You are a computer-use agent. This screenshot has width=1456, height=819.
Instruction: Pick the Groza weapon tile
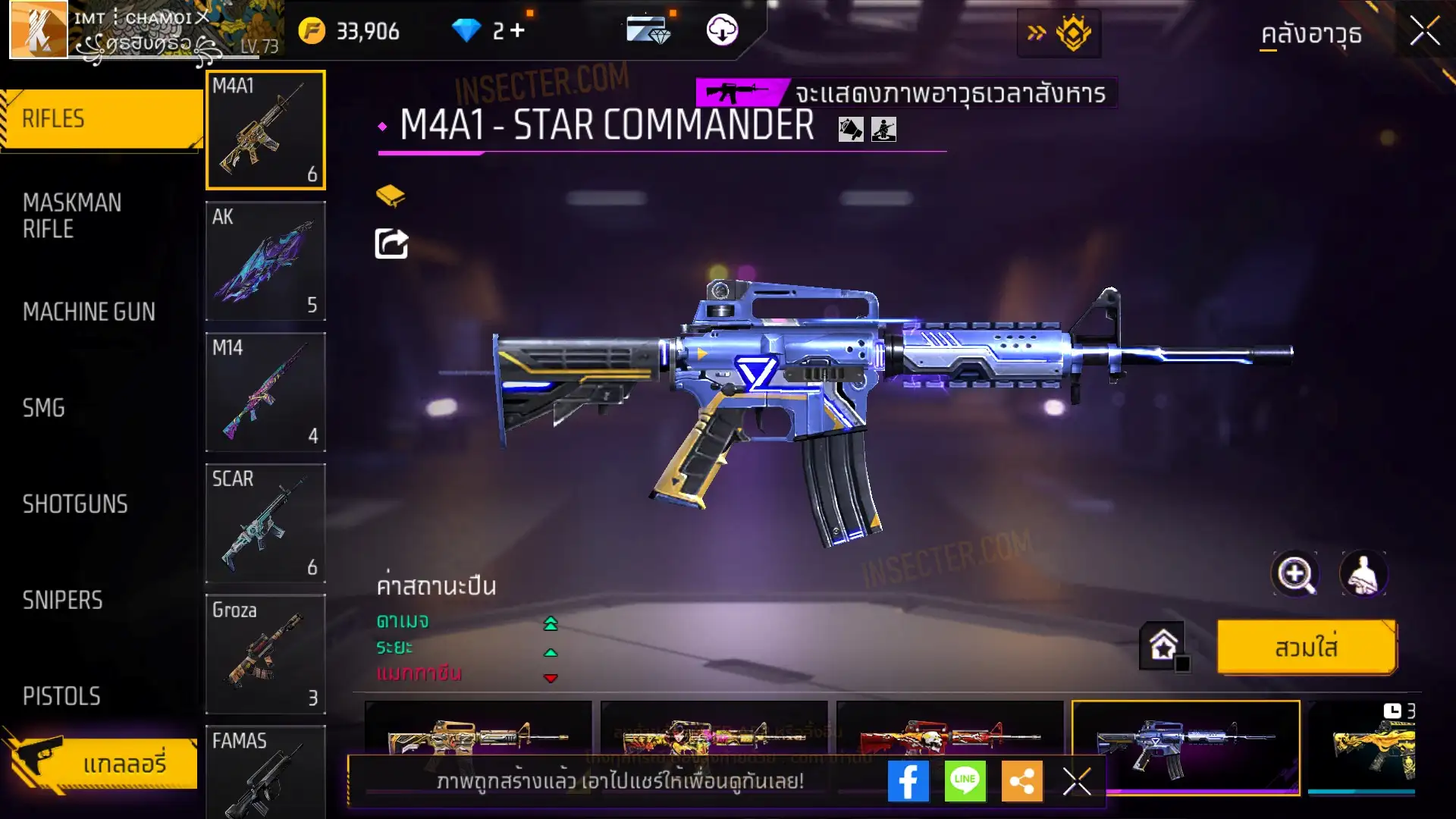pos(265,654)
